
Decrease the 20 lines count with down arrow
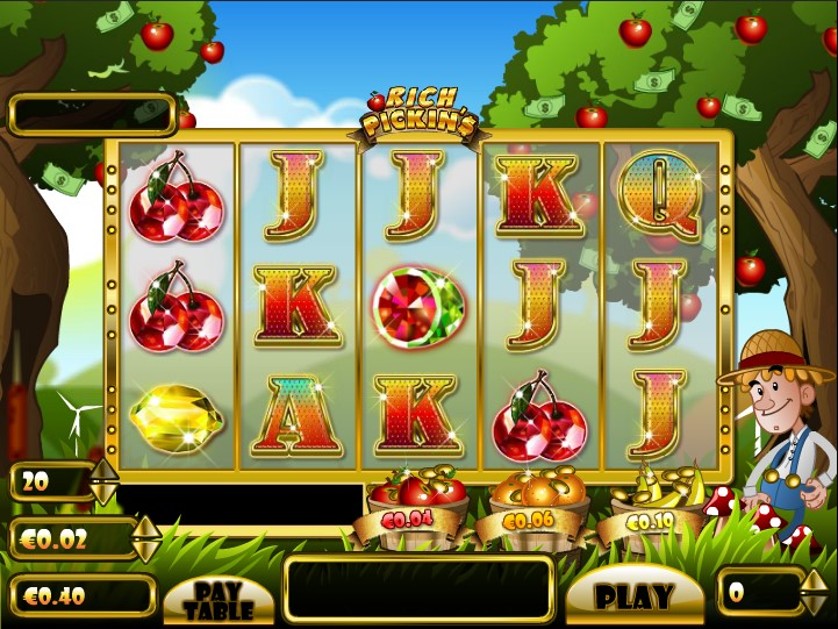[104, 494]
